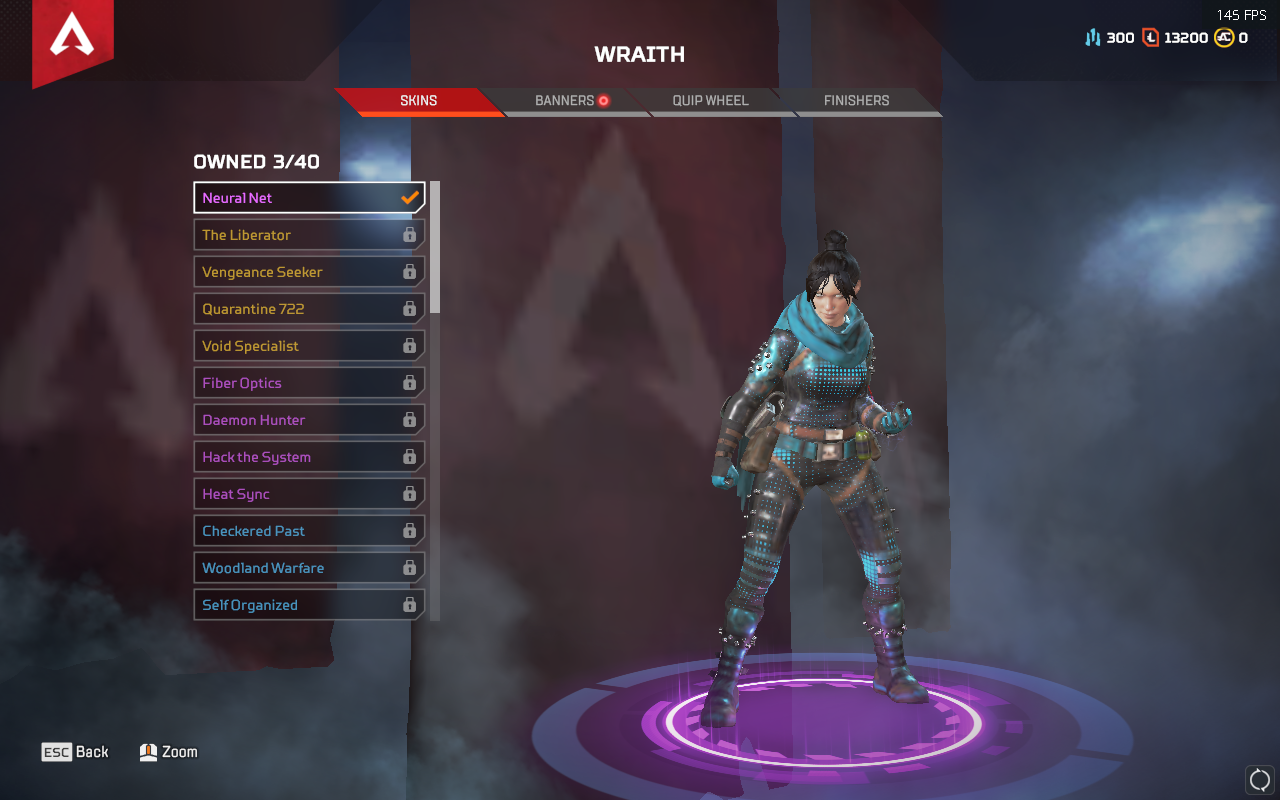Click the Apex Legends logo banner
This screenshot has height=800, width=1280.
tap(72, 40)
